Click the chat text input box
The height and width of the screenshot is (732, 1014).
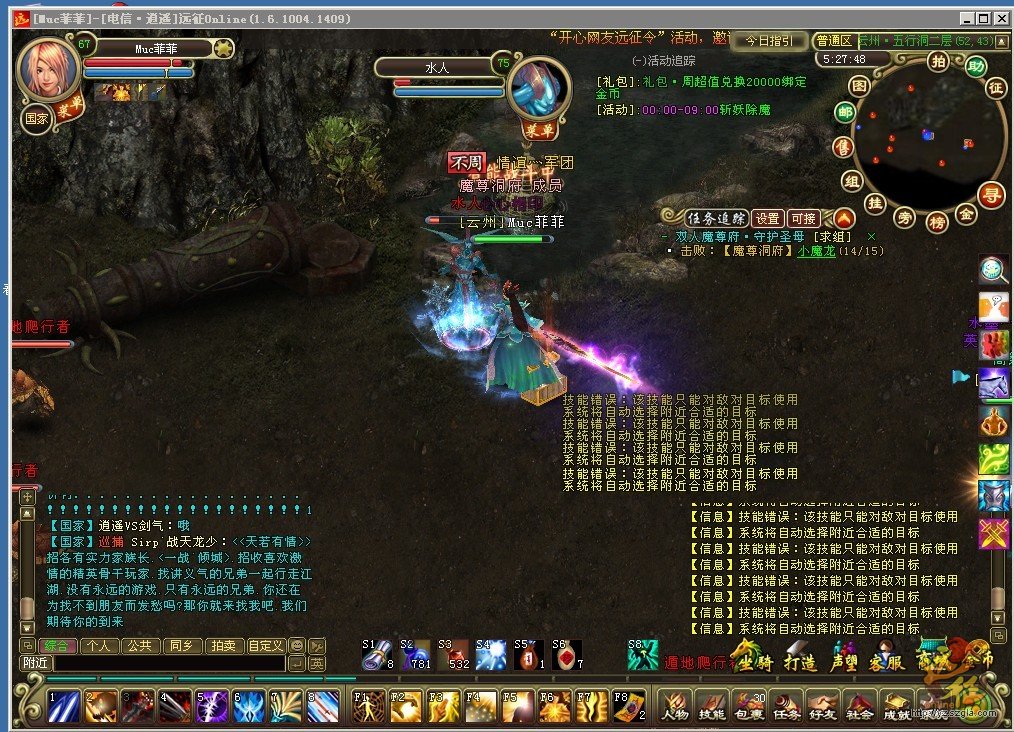tap(168, 663)
